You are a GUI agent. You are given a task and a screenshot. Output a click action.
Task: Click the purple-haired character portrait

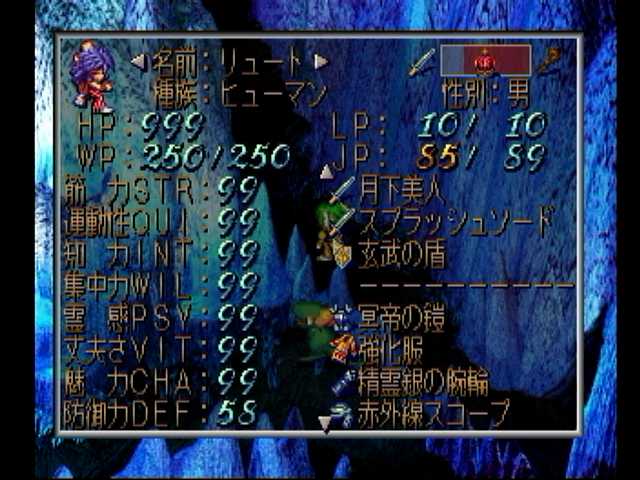(x=93, y=76)
